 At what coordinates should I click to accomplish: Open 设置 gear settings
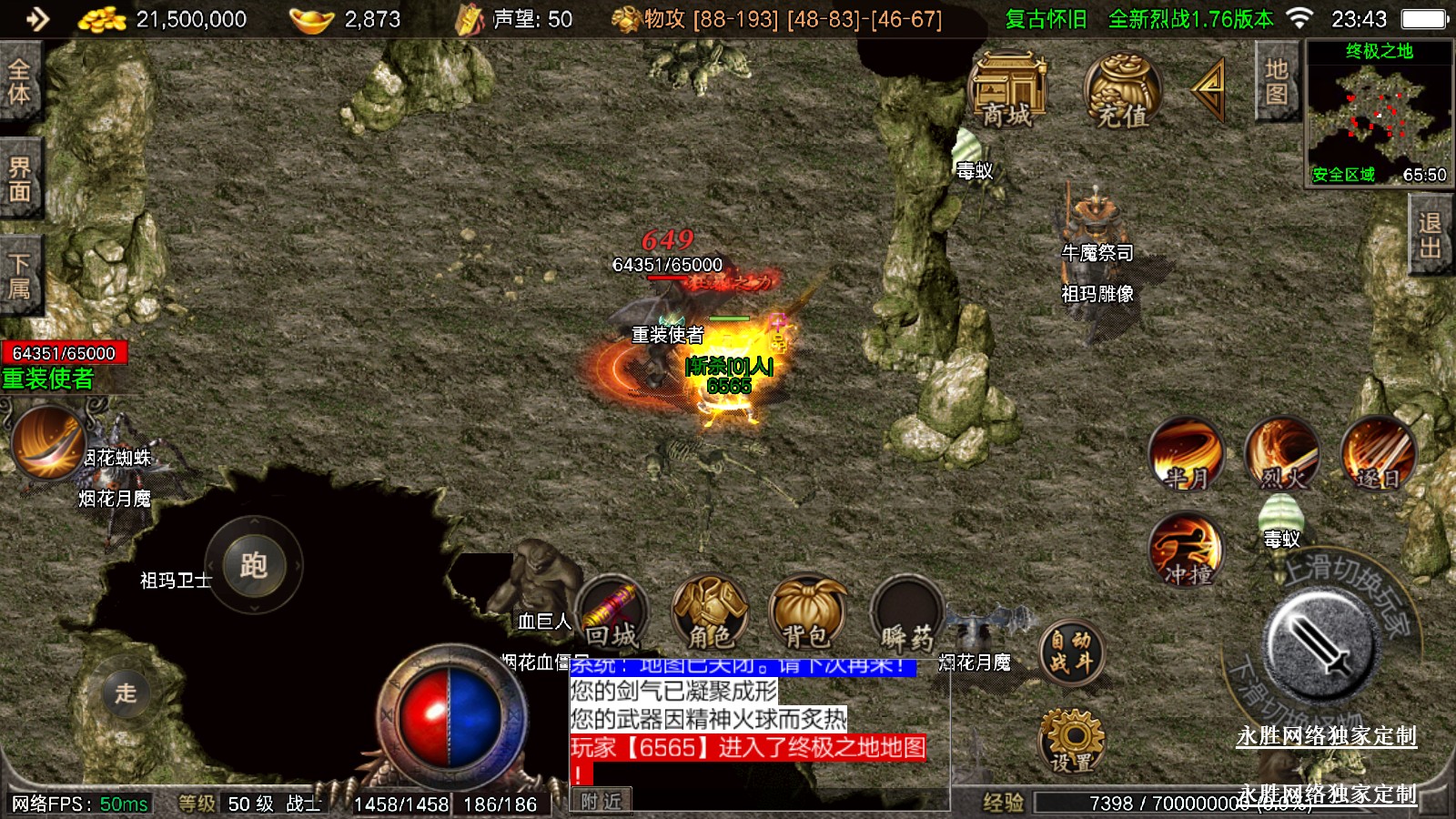[1071, 742]
